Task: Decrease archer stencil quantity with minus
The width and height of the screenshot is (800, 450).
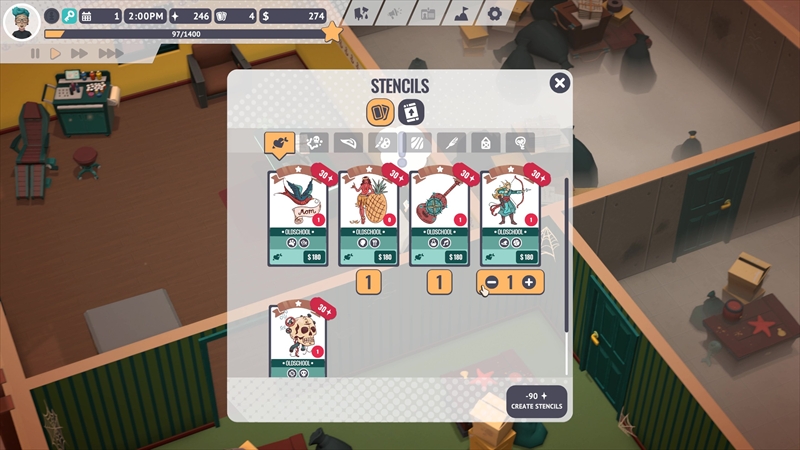Action: point(489,283)
